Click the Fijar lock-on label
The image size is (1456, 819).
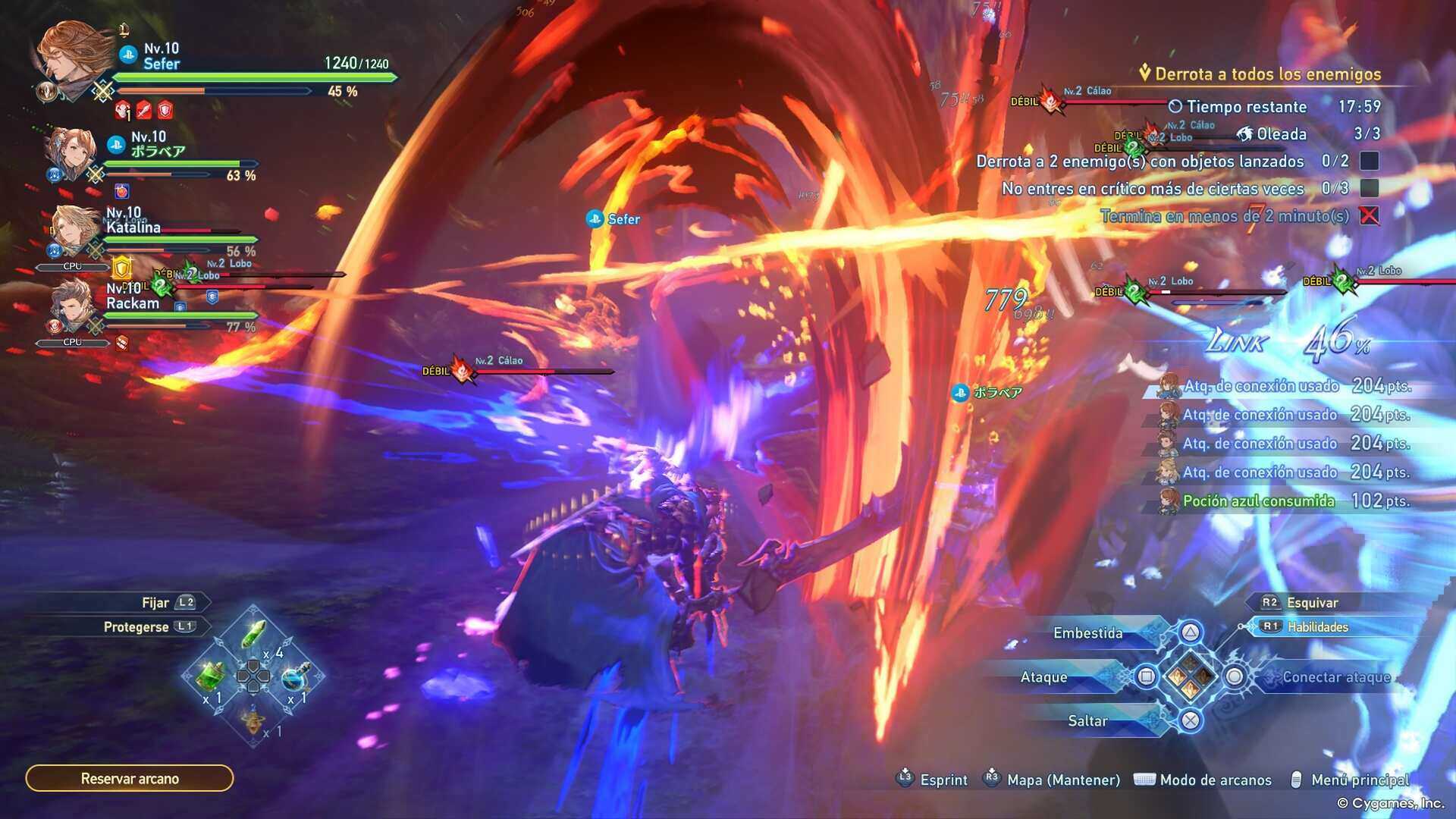click(155, 603)
